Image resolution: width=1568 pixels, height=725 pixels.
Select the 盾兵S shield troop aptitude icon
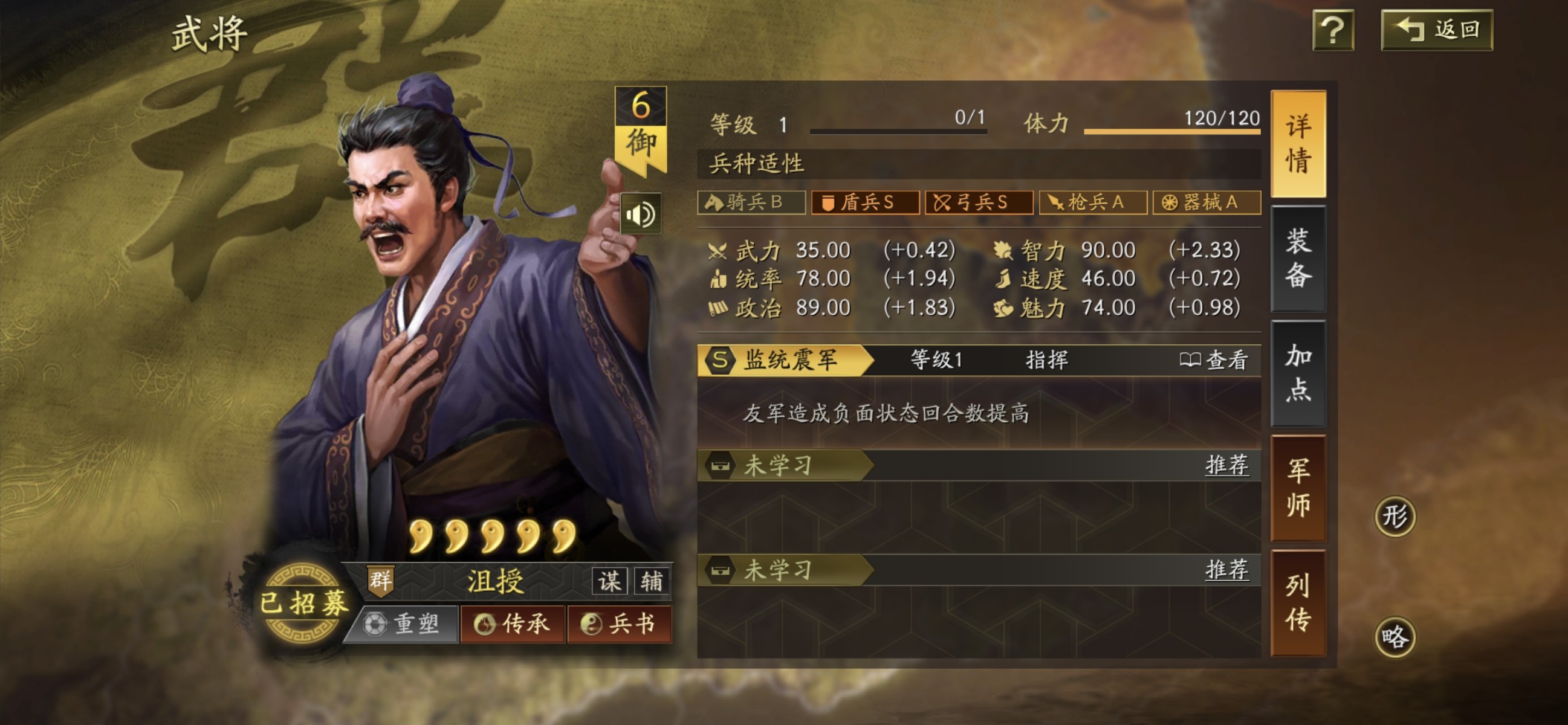pyautogui.click(x=865, y=203)
